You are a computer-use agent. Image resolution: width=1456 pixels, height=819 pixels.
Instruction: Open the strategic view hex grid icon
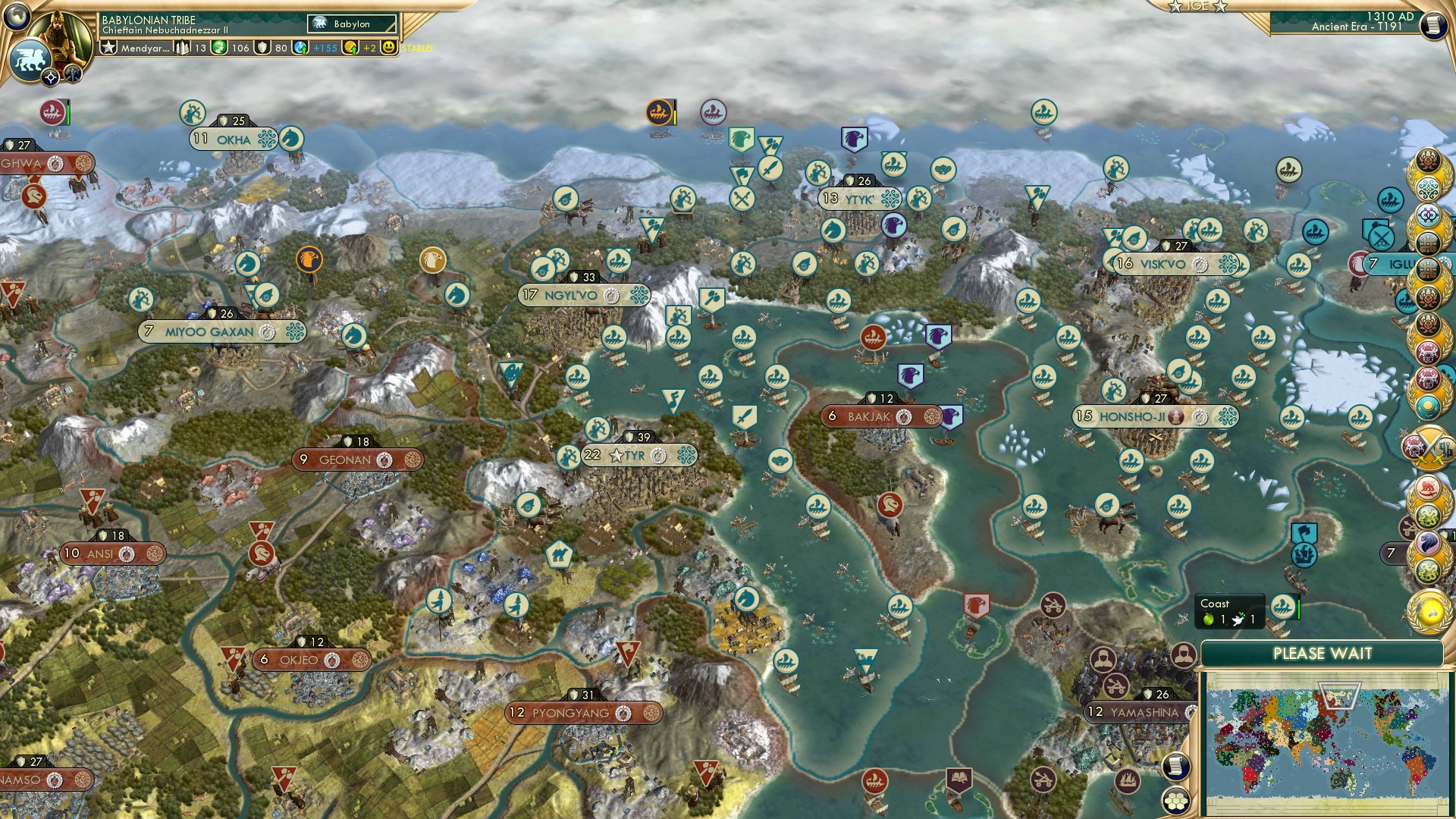(x=1176, y=802)
